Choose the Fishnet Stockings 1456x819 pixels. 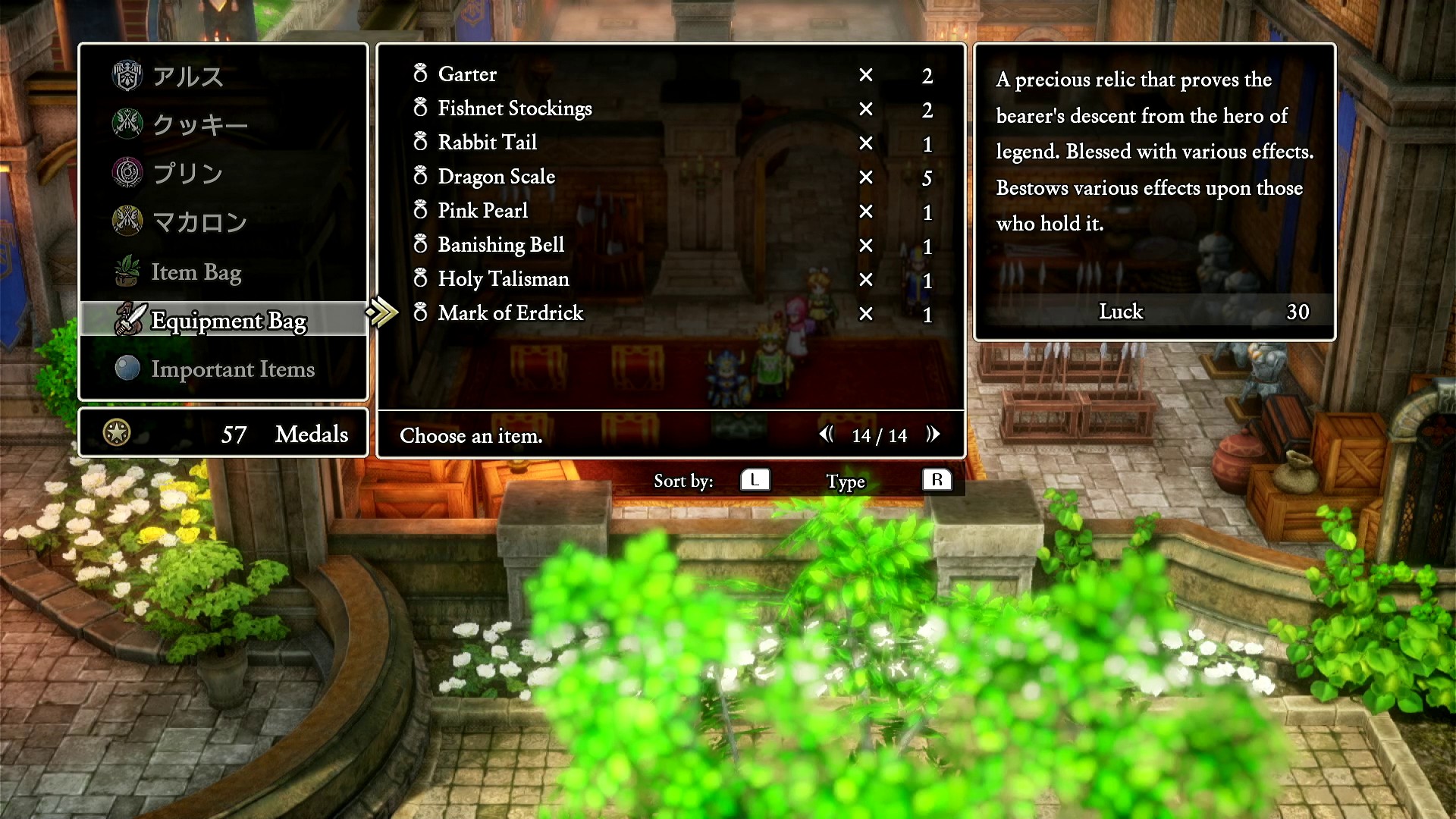click(514, 108)
